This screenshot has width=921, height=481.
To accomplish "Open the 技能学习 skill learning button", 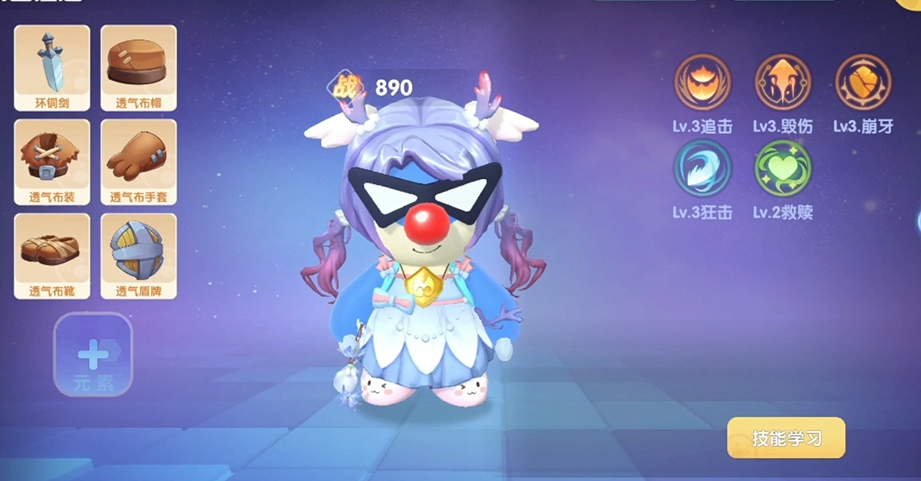I will tap(786, 438).
